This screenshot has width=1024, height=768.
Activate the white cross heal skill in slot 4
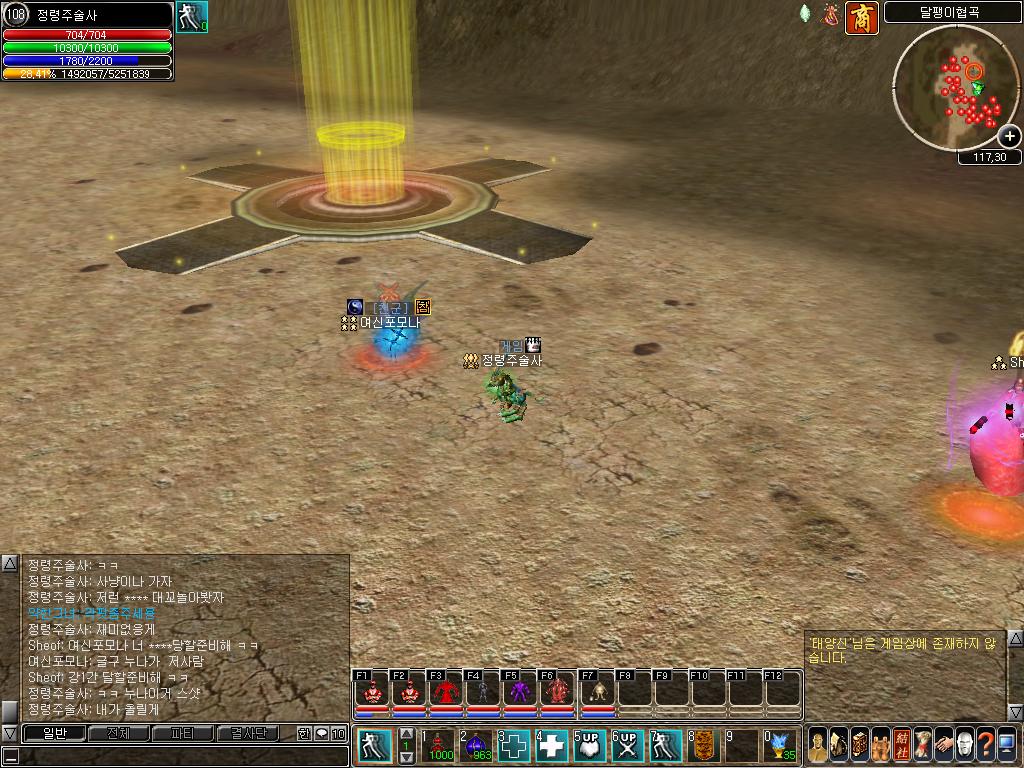pyautogui.click(x=552, y=746)
